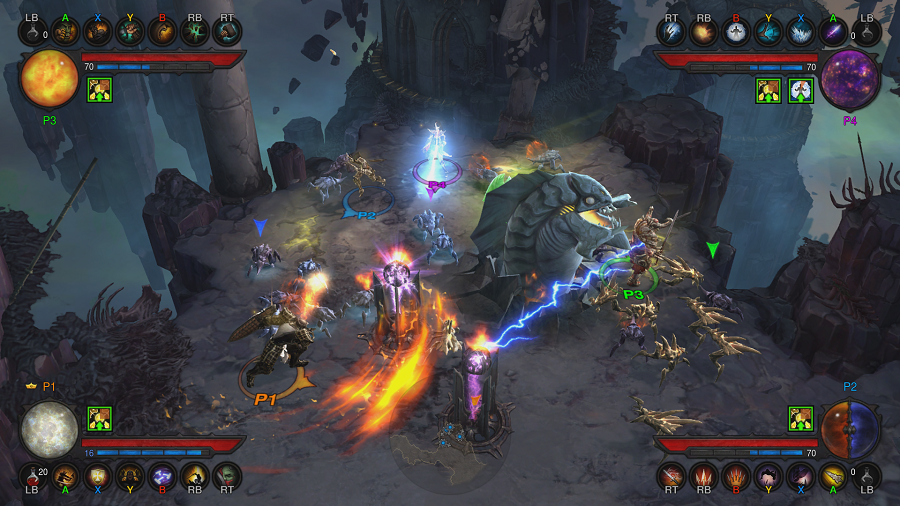
Task: Activate P4's lightning bolt skill
Action: tap(671, 33)
